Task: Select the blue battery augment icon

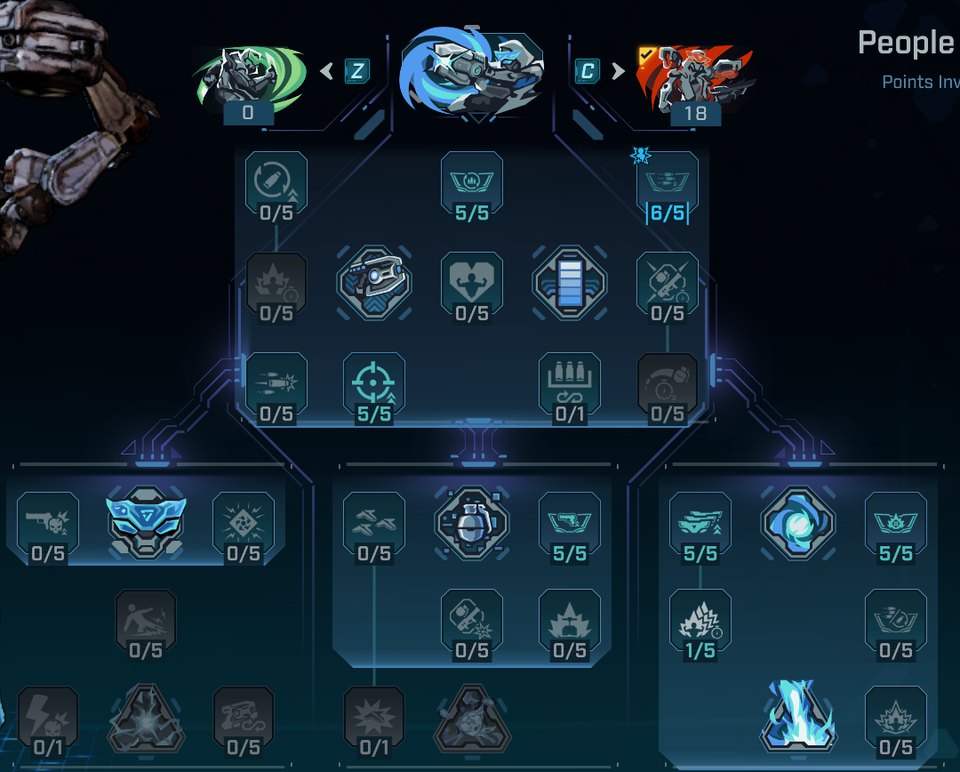Action: point(569,284)
